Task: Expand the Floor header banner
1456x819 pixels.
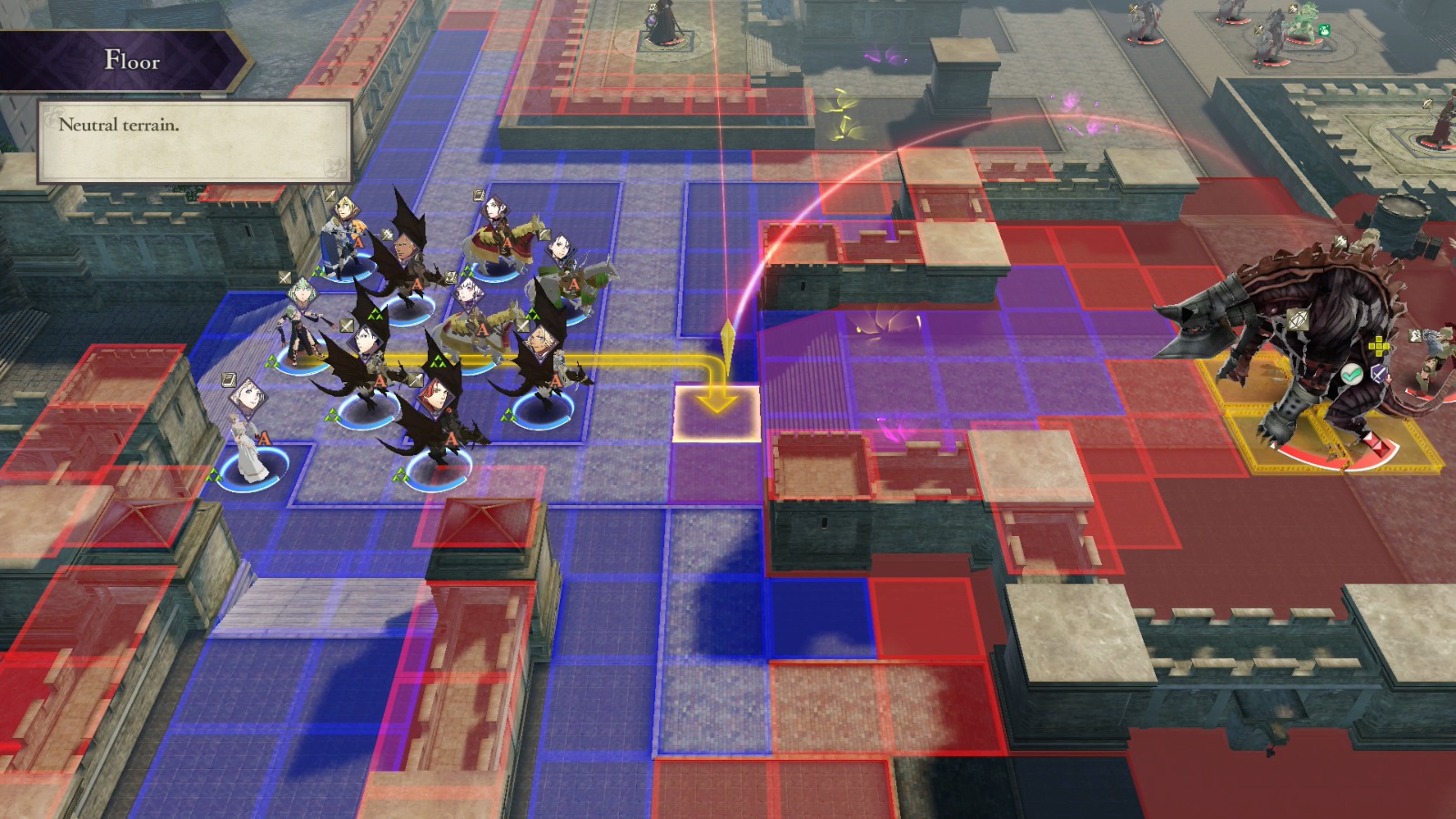Action: [x=118, y=60]
